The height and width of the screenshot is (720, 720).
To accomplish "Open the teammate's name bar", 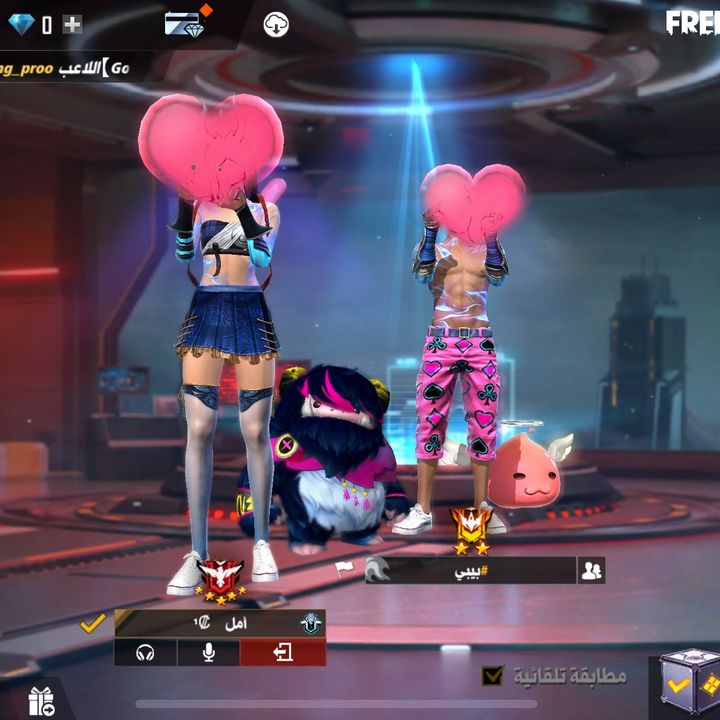I will (x=470, y=570).
